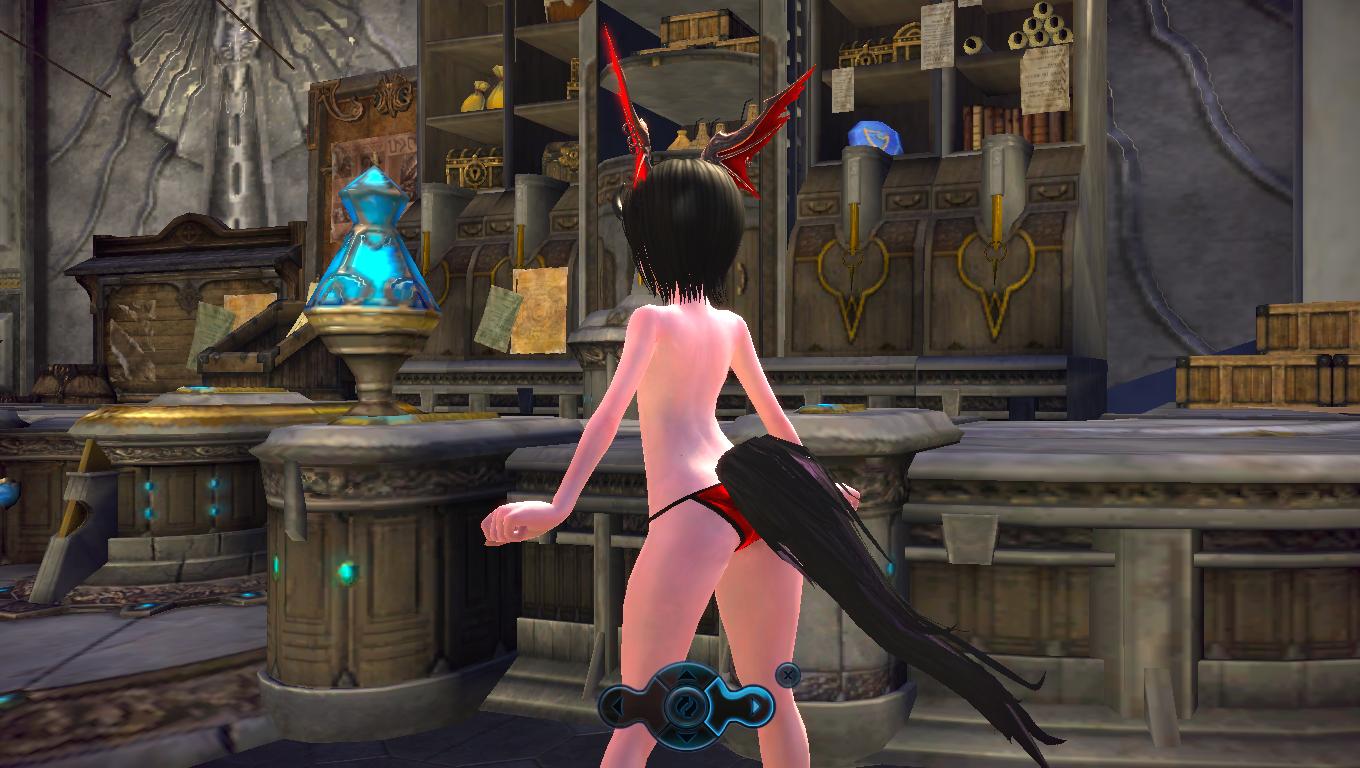Click the central circular-arrows reset button
The height and width of the screenshot is (768, 1360).
pos(687,708)
